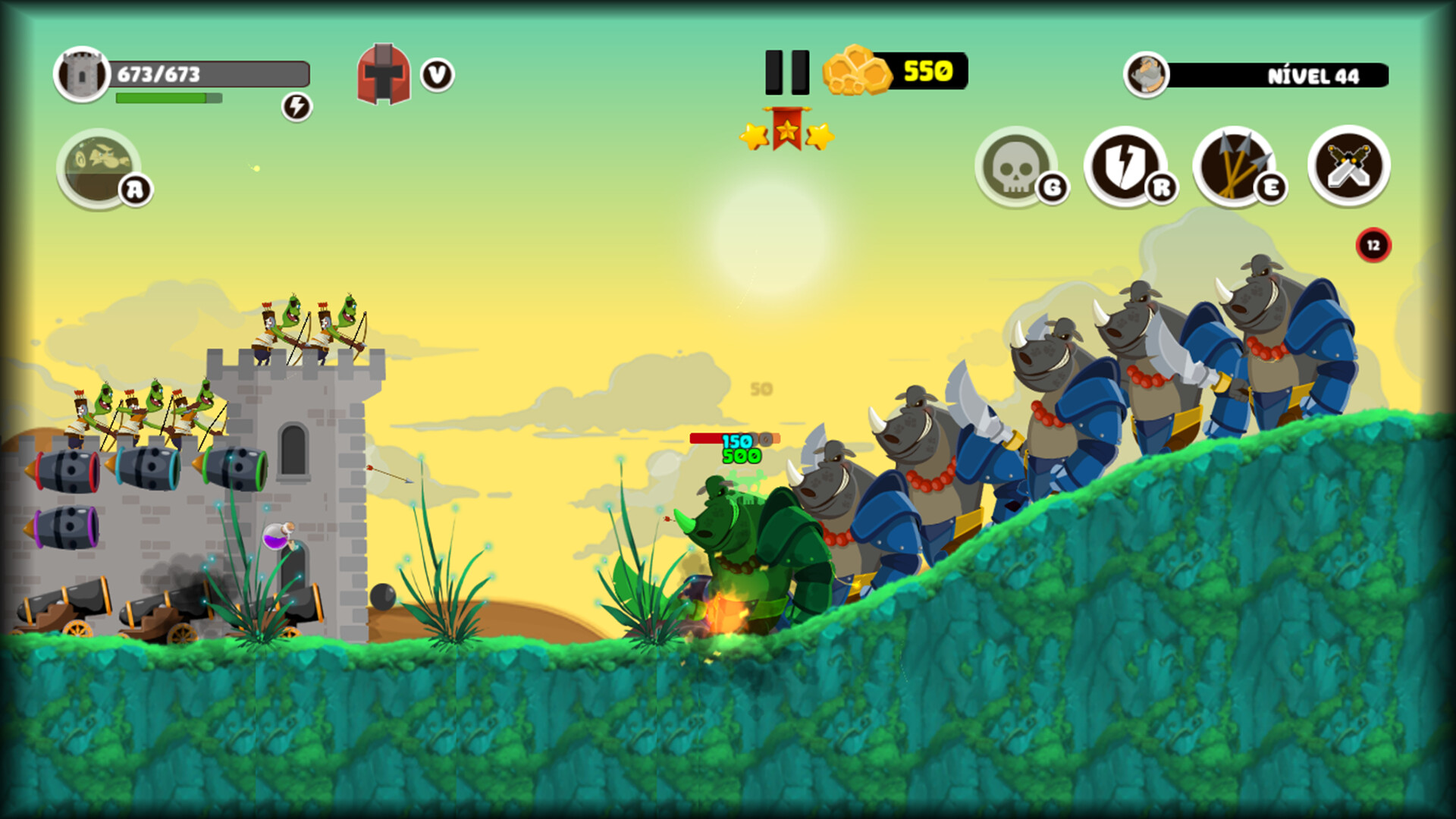Activate the bomb ability marked A
This screenshot has height=819, width=1456.
pos(97,168)
